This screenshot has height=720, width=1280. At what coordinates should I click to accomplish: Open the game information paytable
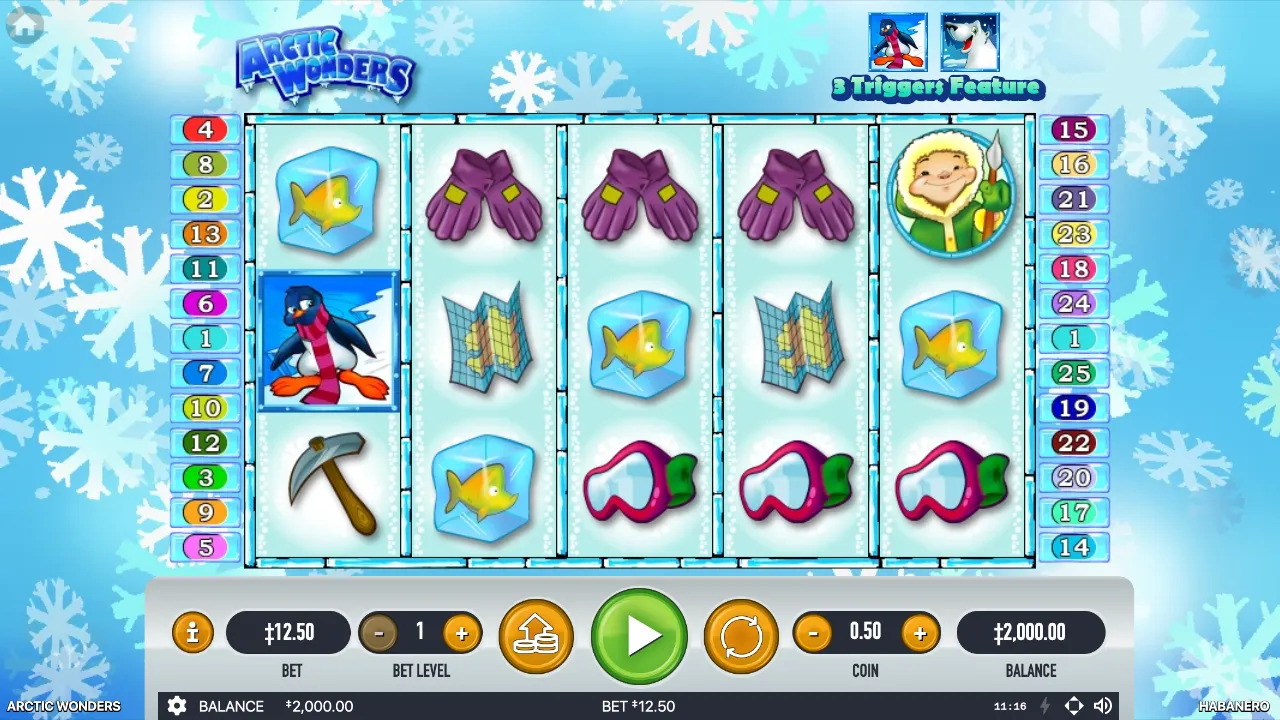192,632
